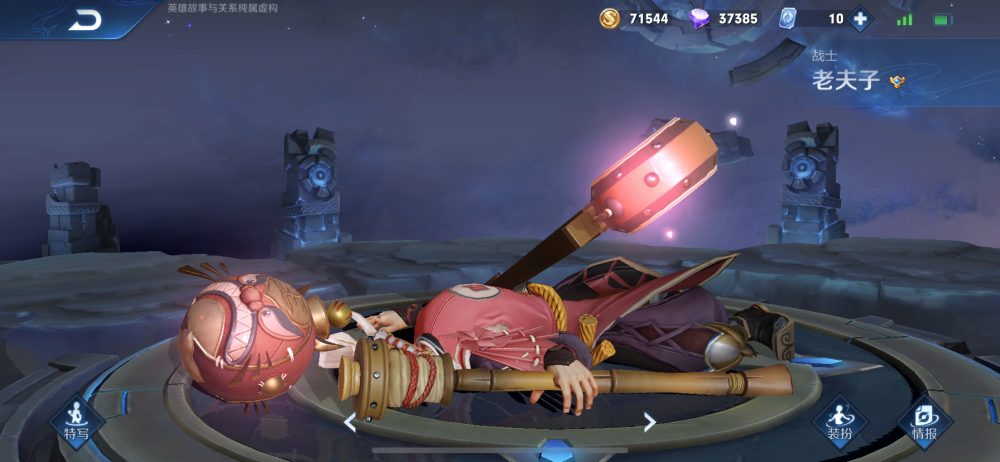Add more tickets with the plus button
Image resolution: width=1000 pixels, height=462 pixels.
[x=859, y=18]
